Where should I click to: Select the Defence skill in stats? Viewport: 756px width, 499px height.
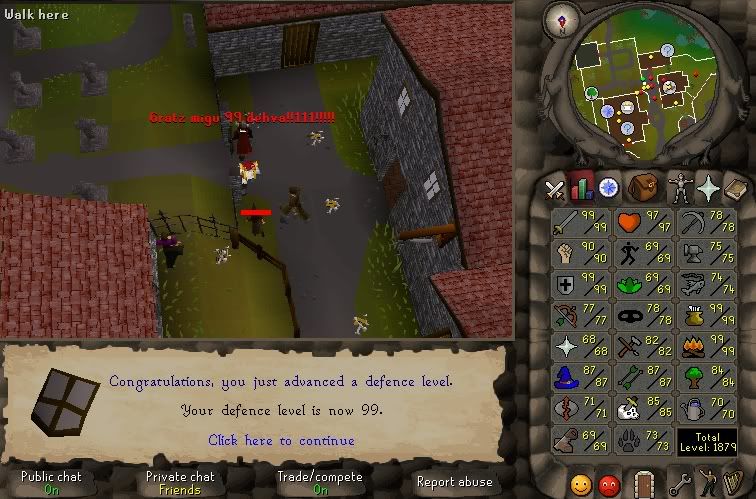[579, 286]
